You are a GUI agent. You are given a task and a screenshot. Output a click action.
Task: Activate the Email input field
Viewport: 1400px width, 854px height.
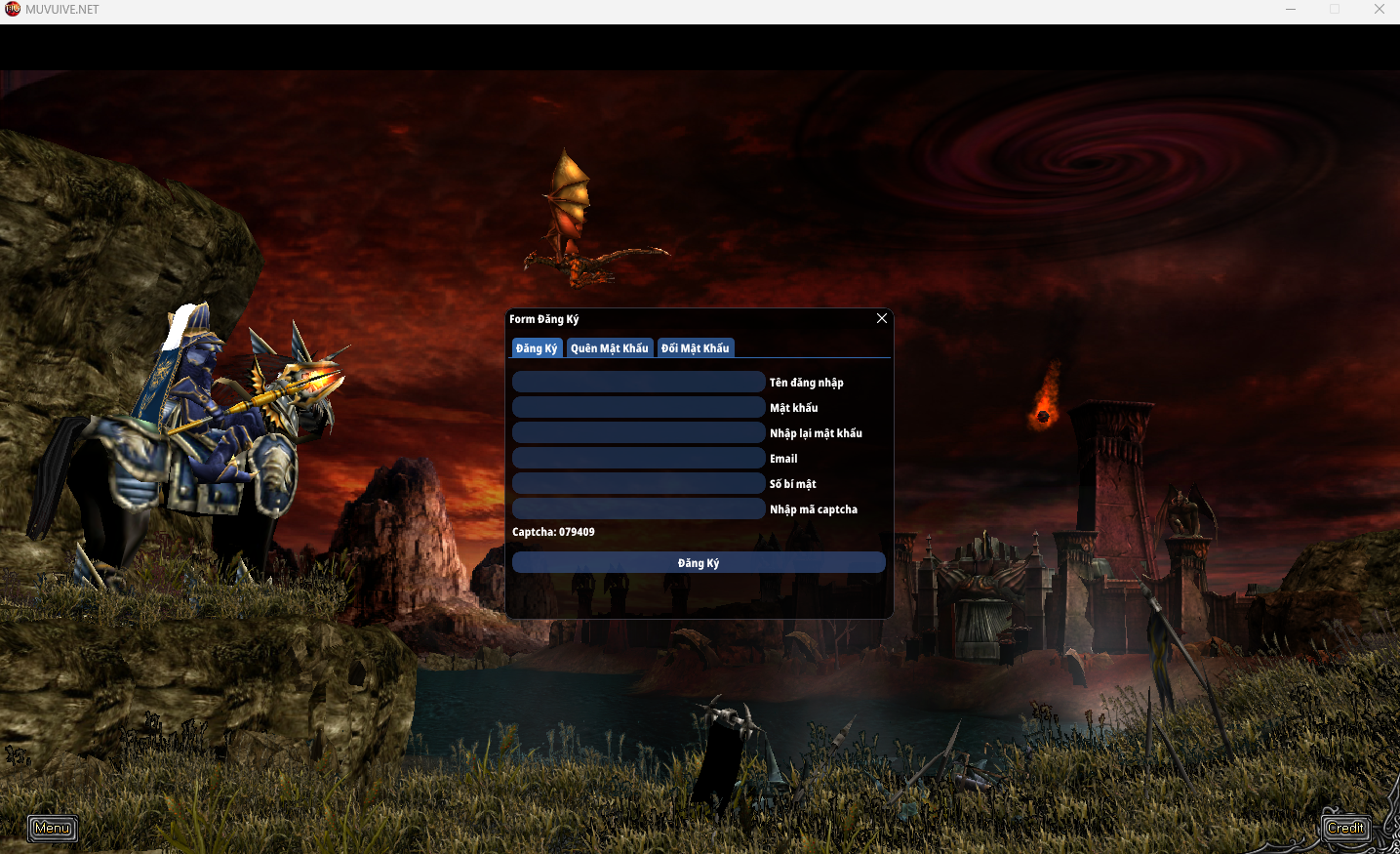pyautogui.click(x=638, y=458)
